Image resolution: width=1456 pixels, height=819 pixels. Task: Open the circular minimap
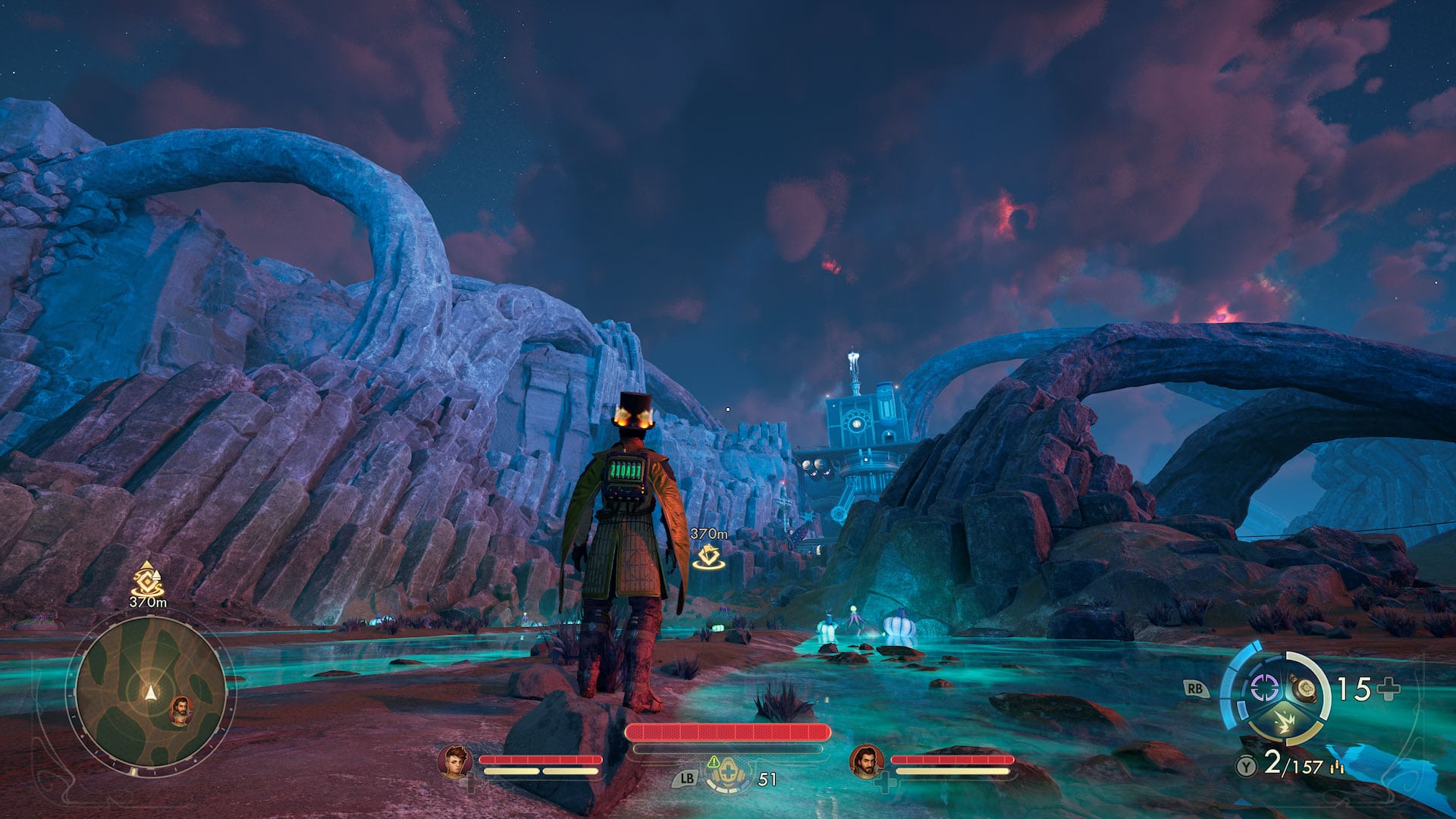(x=151, y=692)
